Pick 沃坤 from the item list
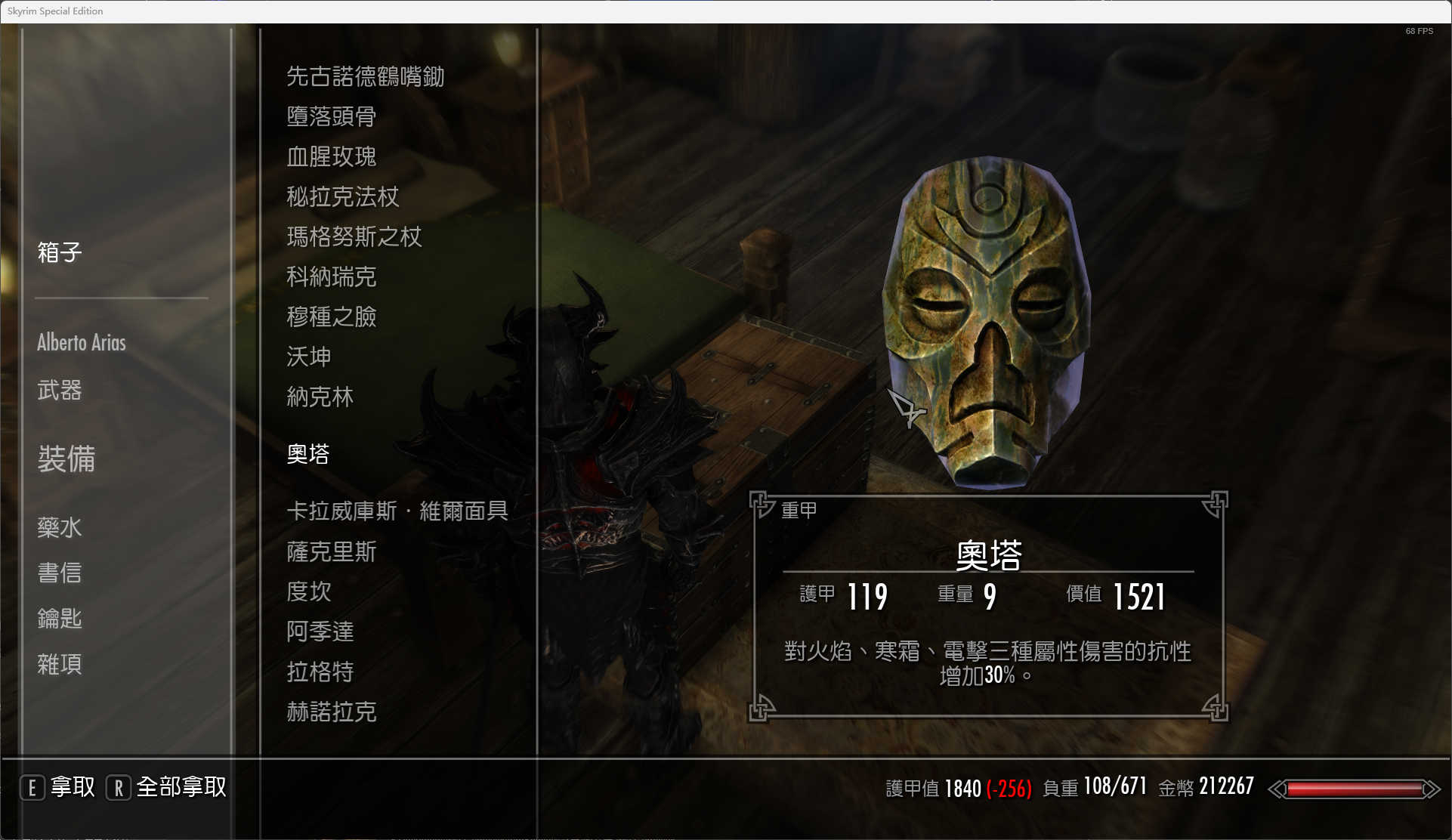The image size is (1452, 840). coord(308,357)
